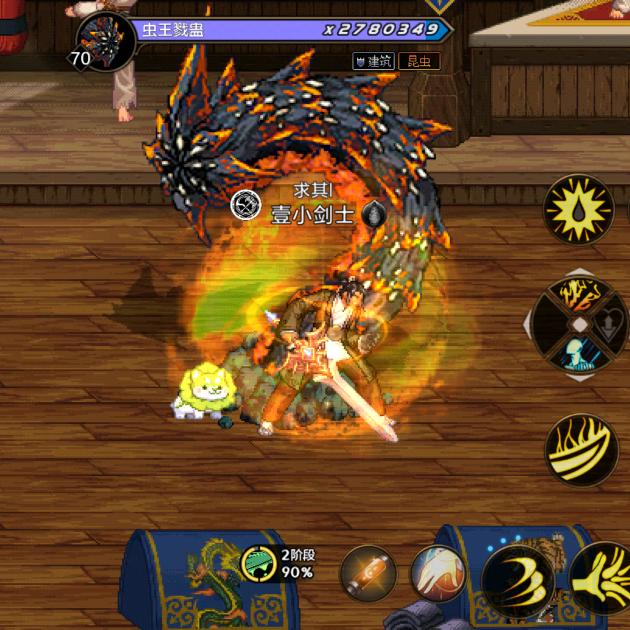Use the triple crescent slash attack
630x630 pixels.
(518, 579)
